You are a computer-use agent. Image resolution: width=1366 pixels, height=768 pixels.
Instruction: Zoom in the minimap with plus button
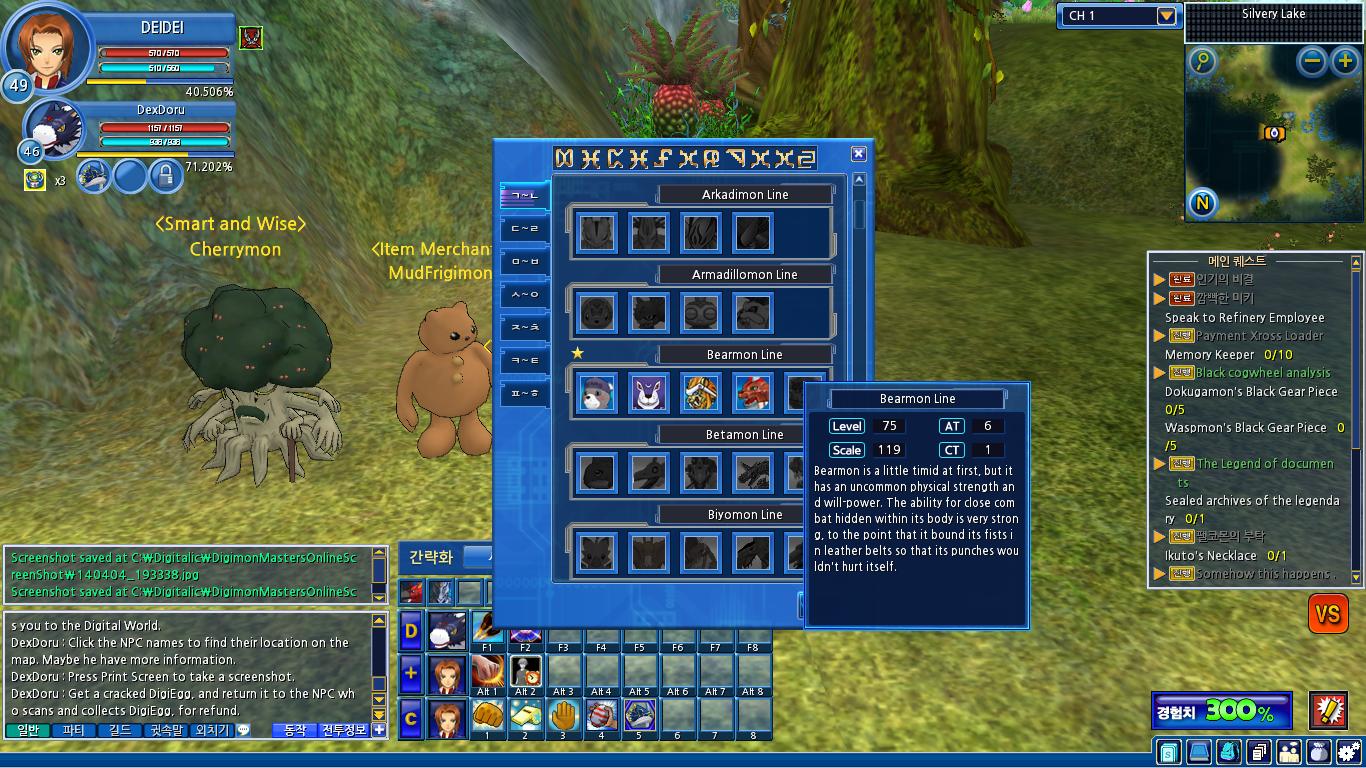[1344, 62]
